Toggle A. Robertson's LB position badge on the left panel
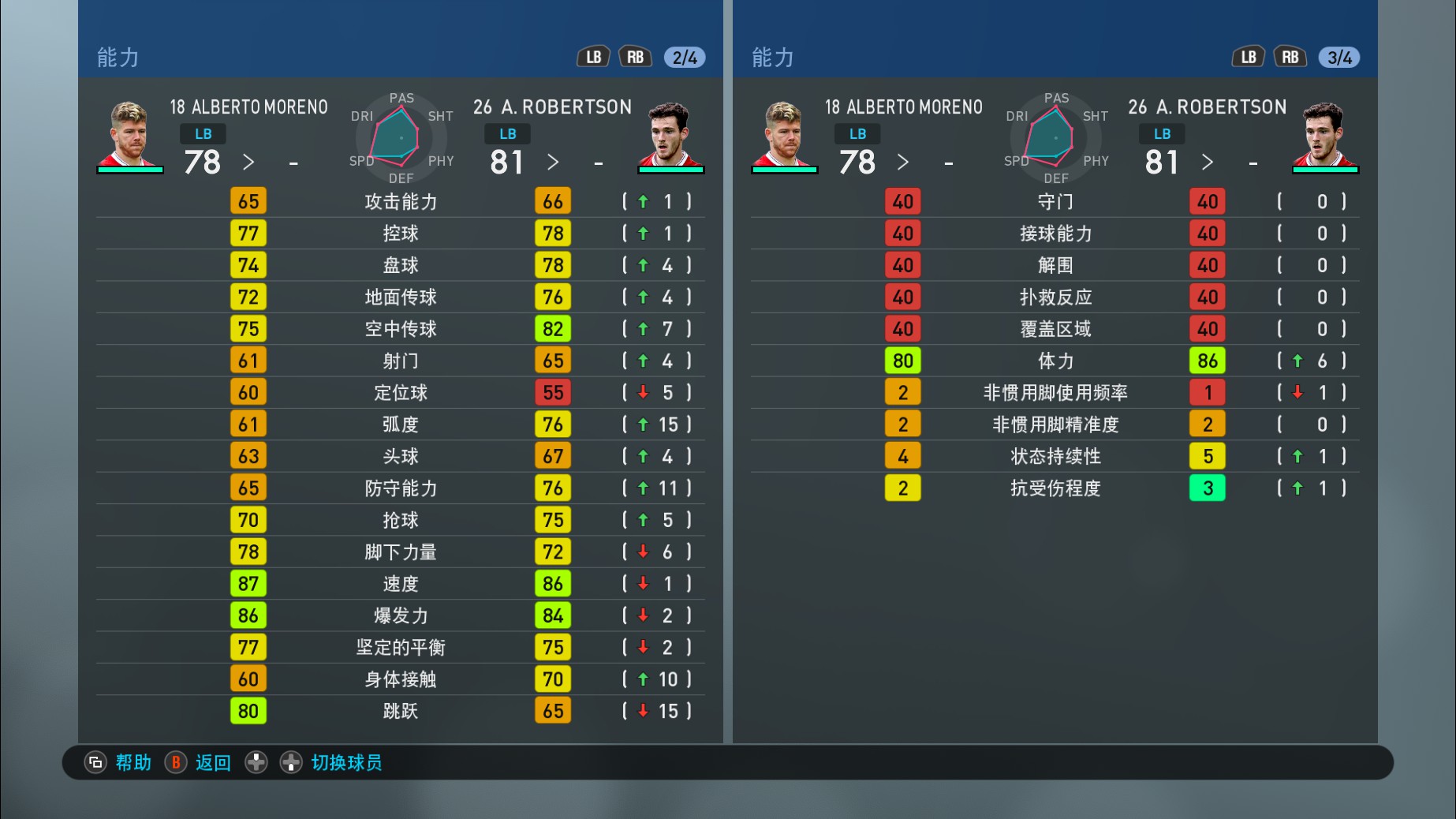The height and width of the screenshot is (819, 1456). pos(507,133)
